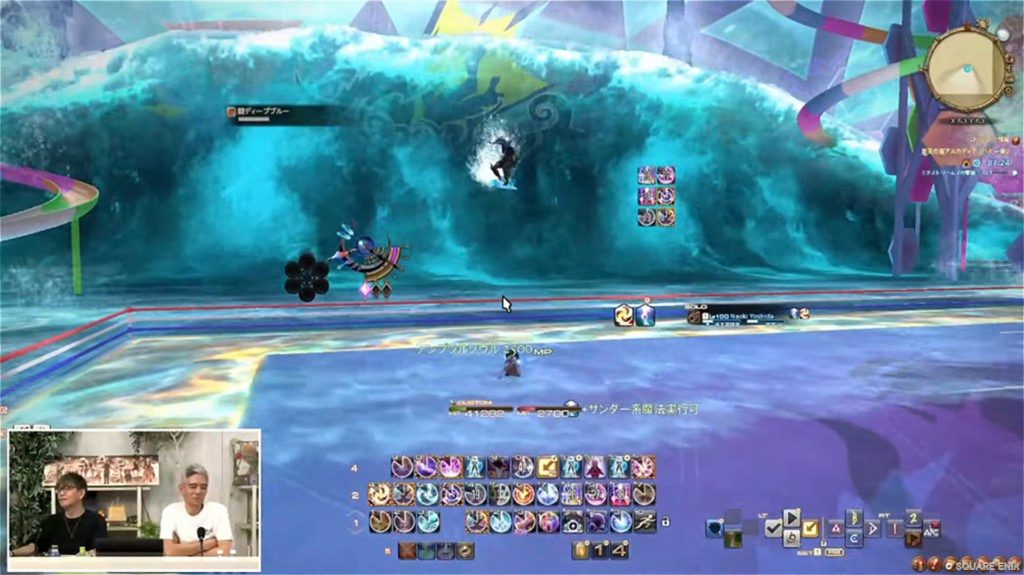
Task: Select the hotbar slot showing number 1
Action: tap(600, 550)
